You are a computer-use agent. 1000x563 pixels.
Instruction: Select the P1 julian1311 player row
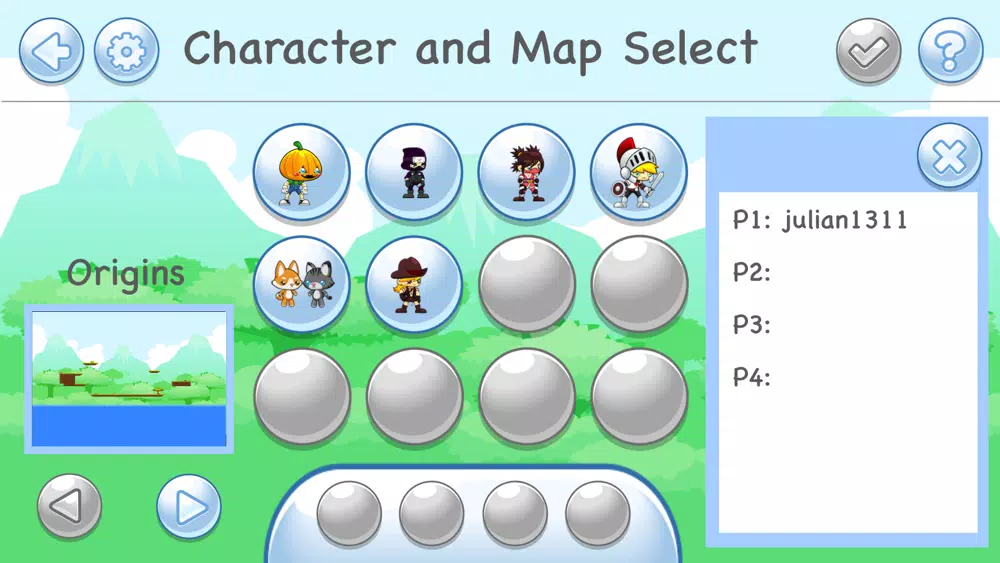pyautogui.click(x=820, y=220)
